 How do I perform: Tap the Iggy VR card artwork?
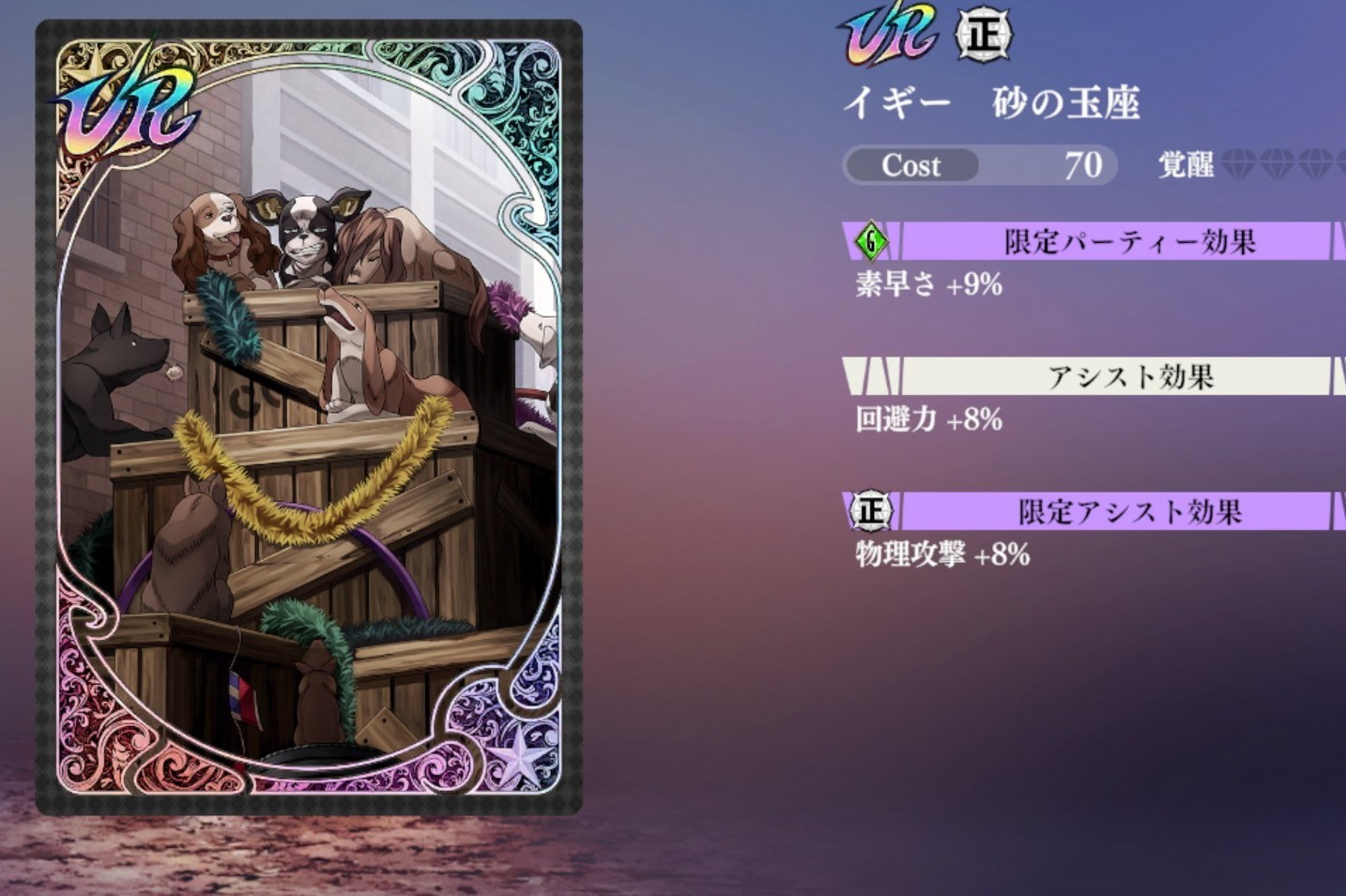pyautogui.click(x=308, y=418)
